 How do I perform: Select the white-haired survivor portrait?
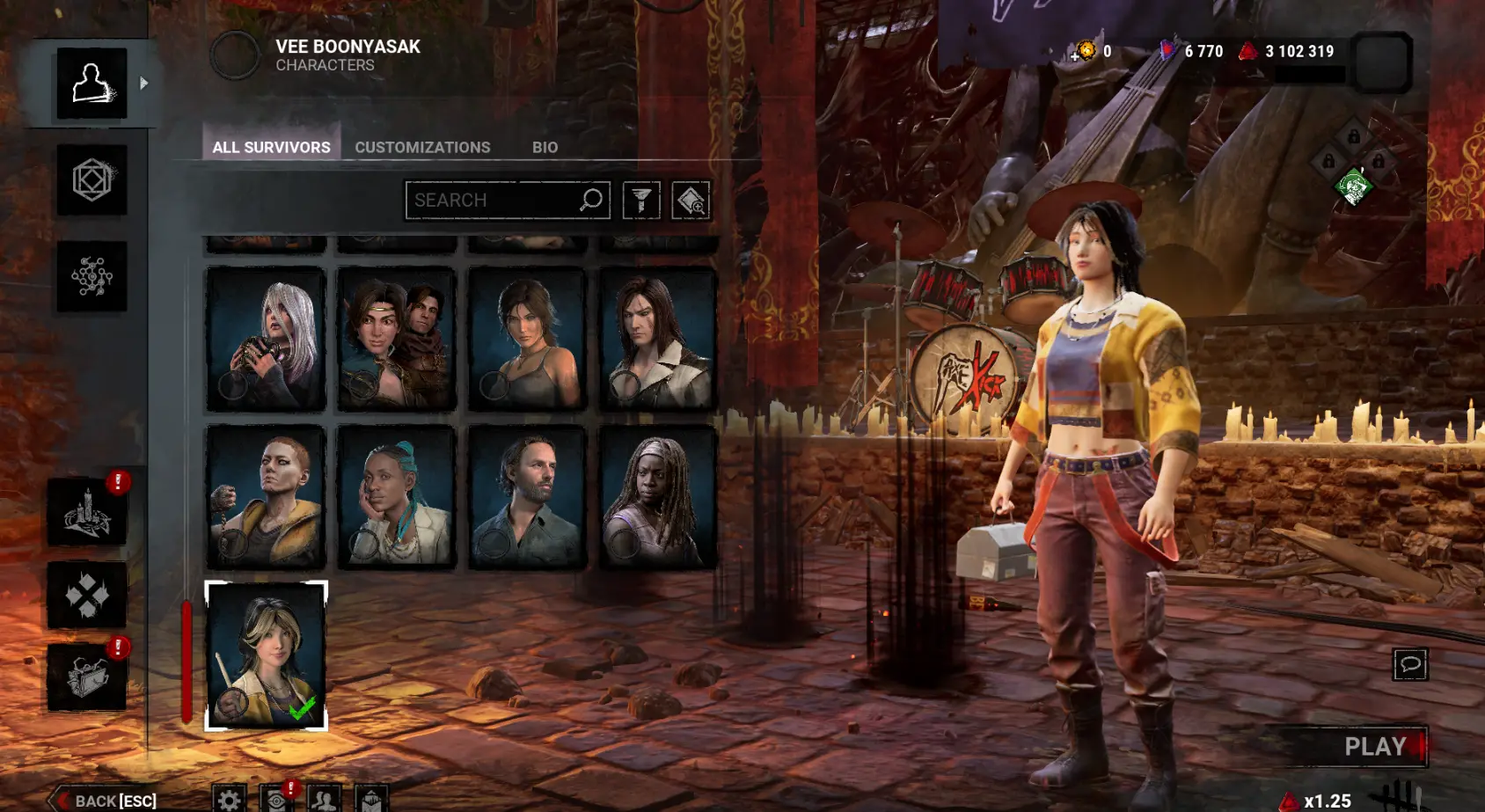coord(266,339)
